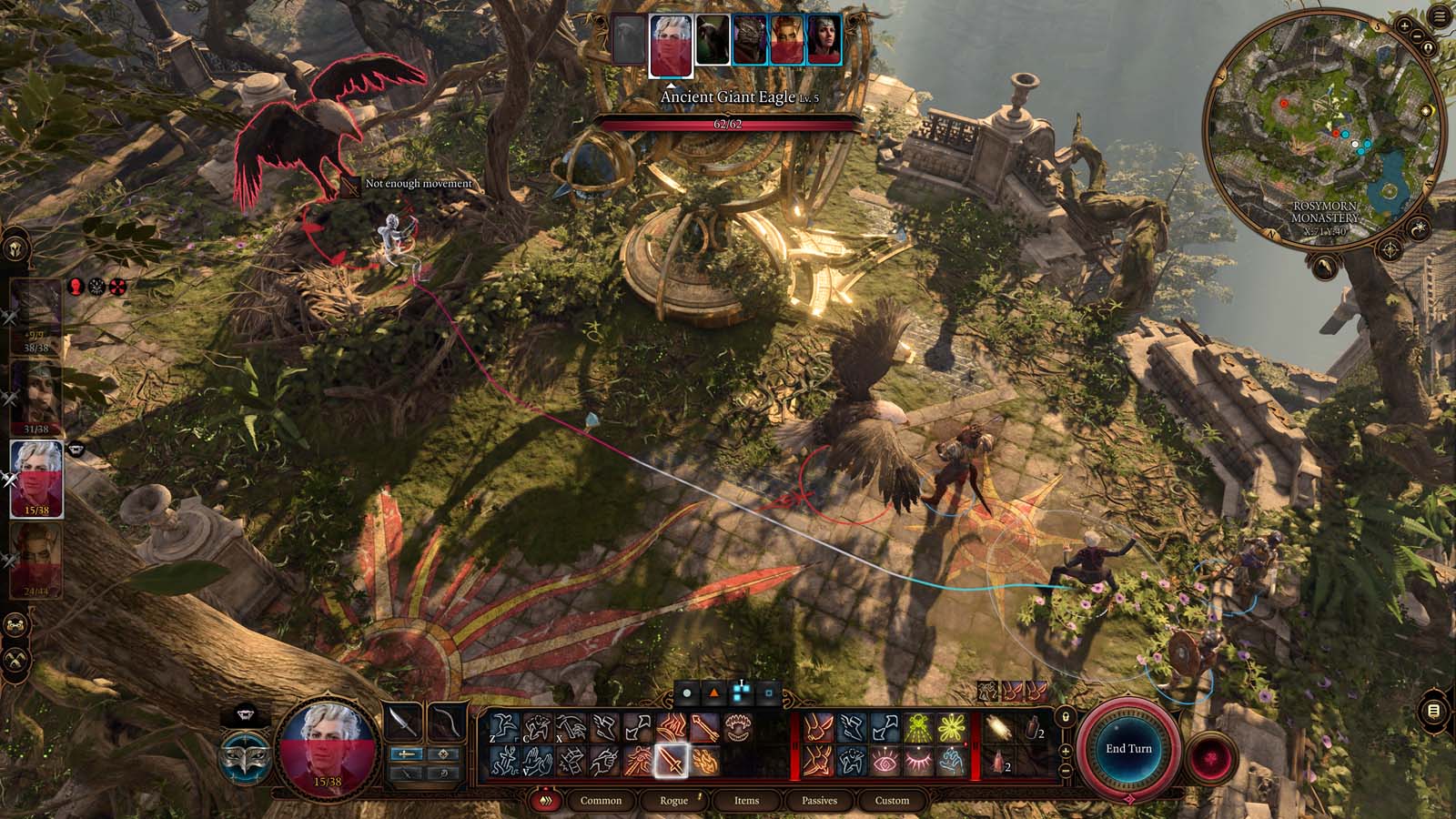Click the crossed axes icon on left sidebar

pyautogui.click(x=15, y=653)
